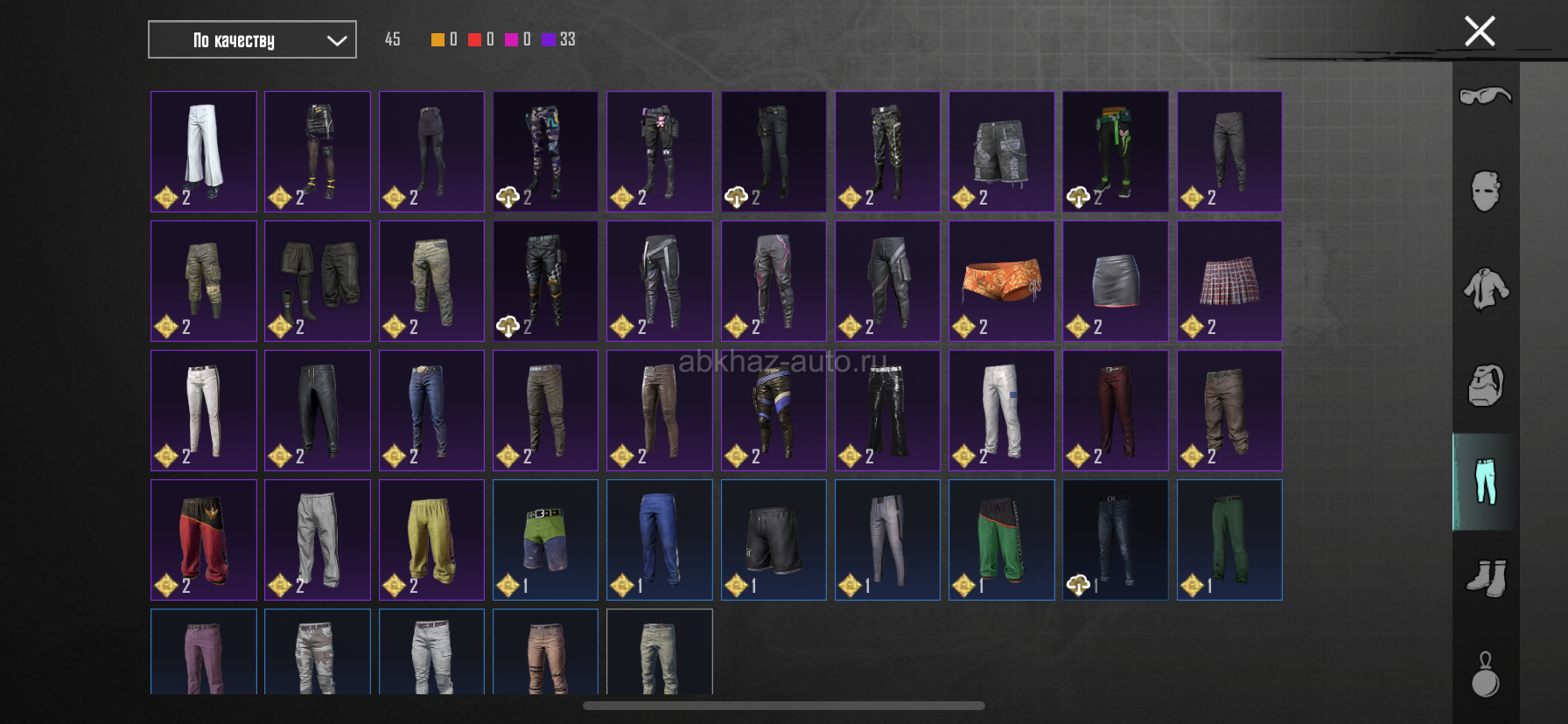The image size is (1568, 724).
Task: Select the red plaid pleated skirt
Action: click(x=1229, y=281)
